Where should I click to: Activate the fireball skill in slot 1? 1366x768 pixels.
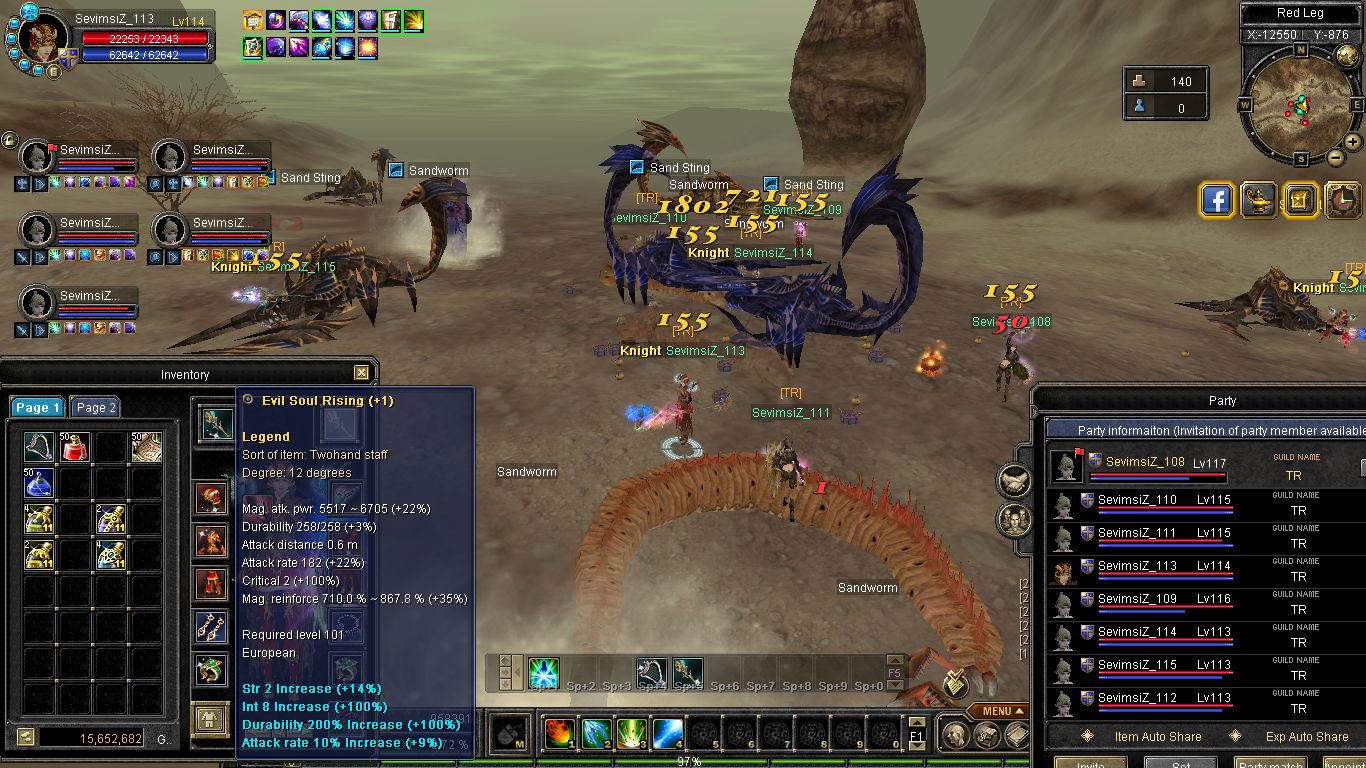tap(558, 734)
